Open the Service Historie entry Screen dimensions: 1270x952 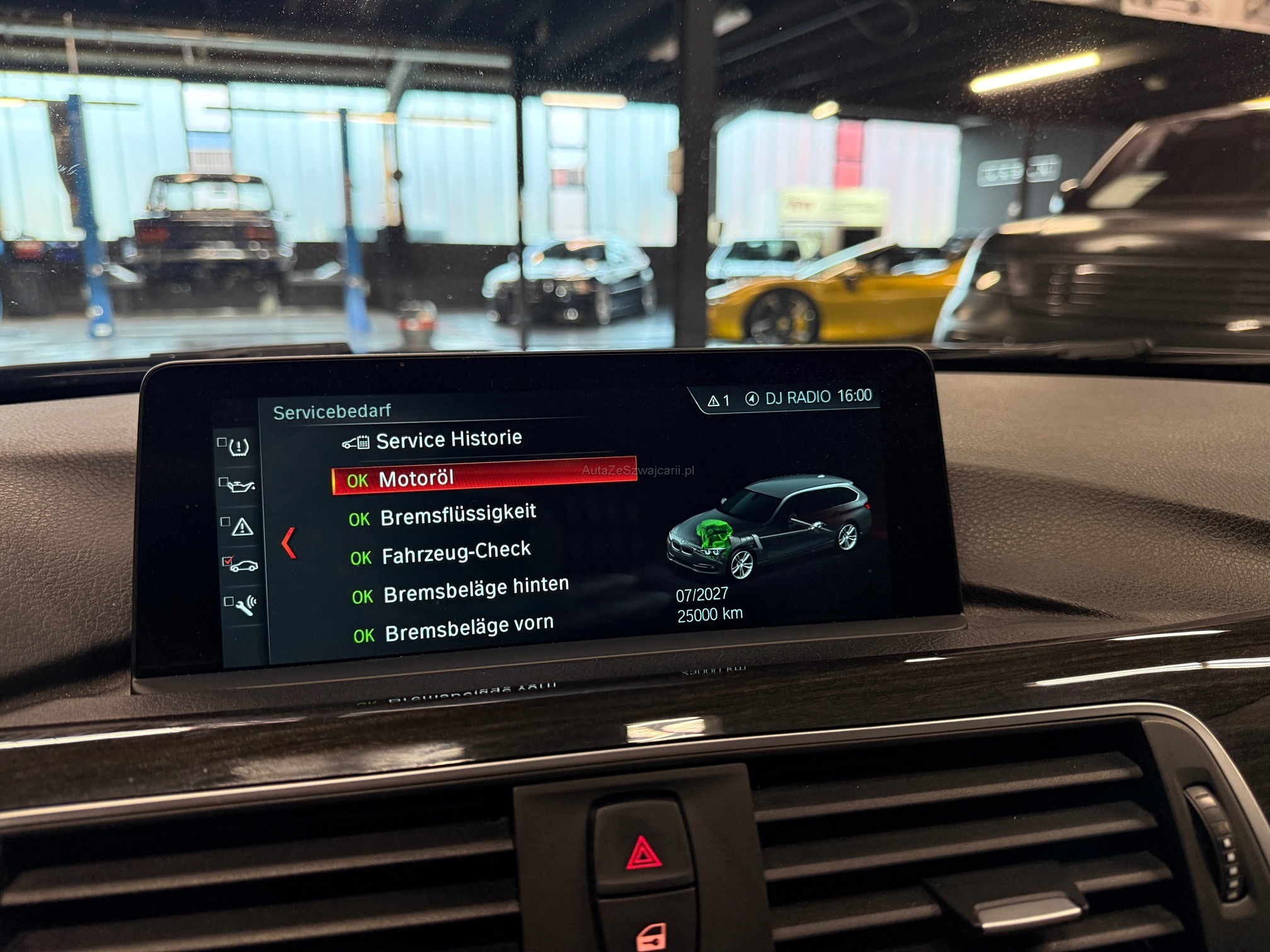[x=448, y=439]
